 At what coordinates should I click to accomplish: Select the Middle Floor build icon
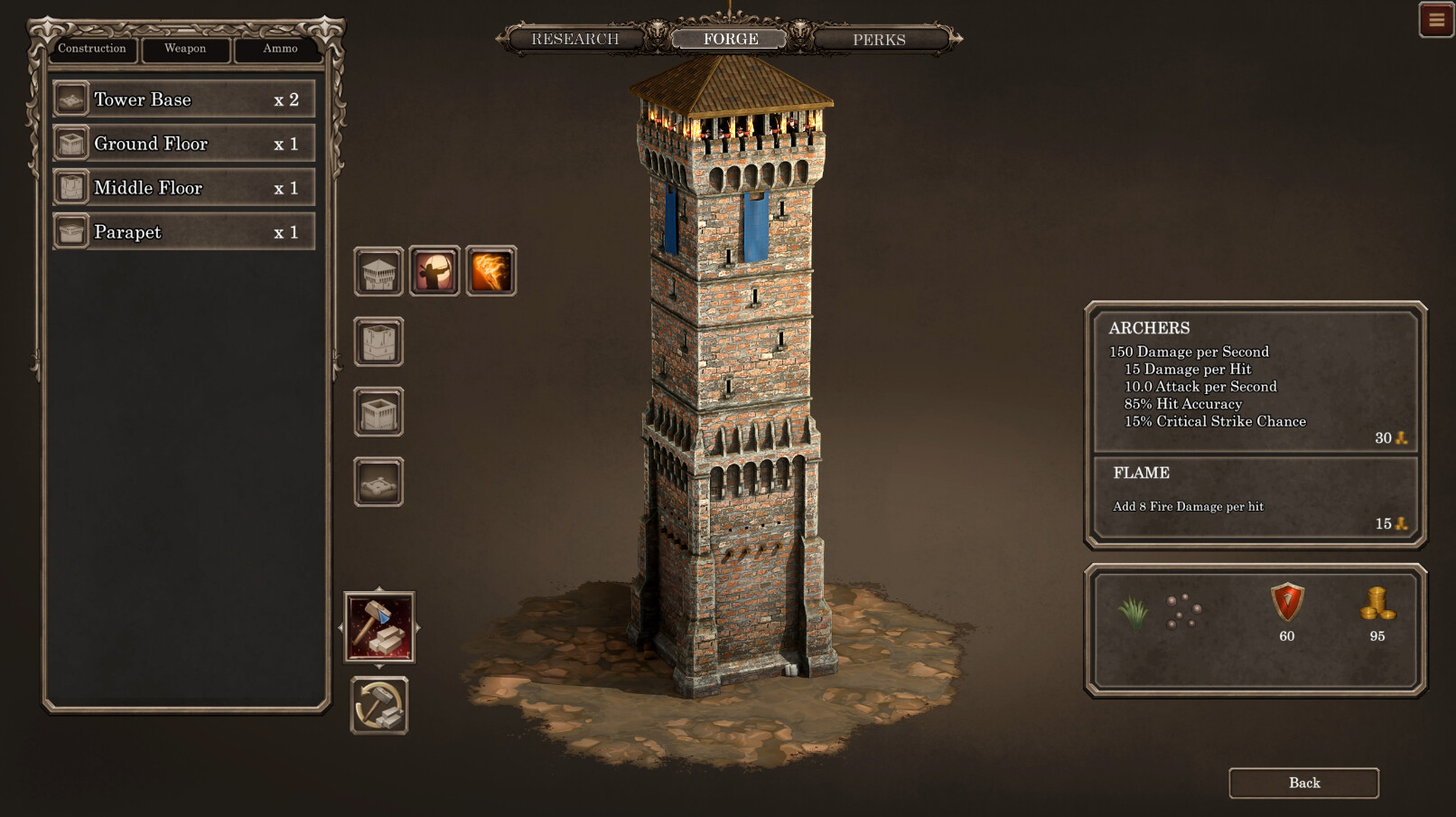(378, 343)
